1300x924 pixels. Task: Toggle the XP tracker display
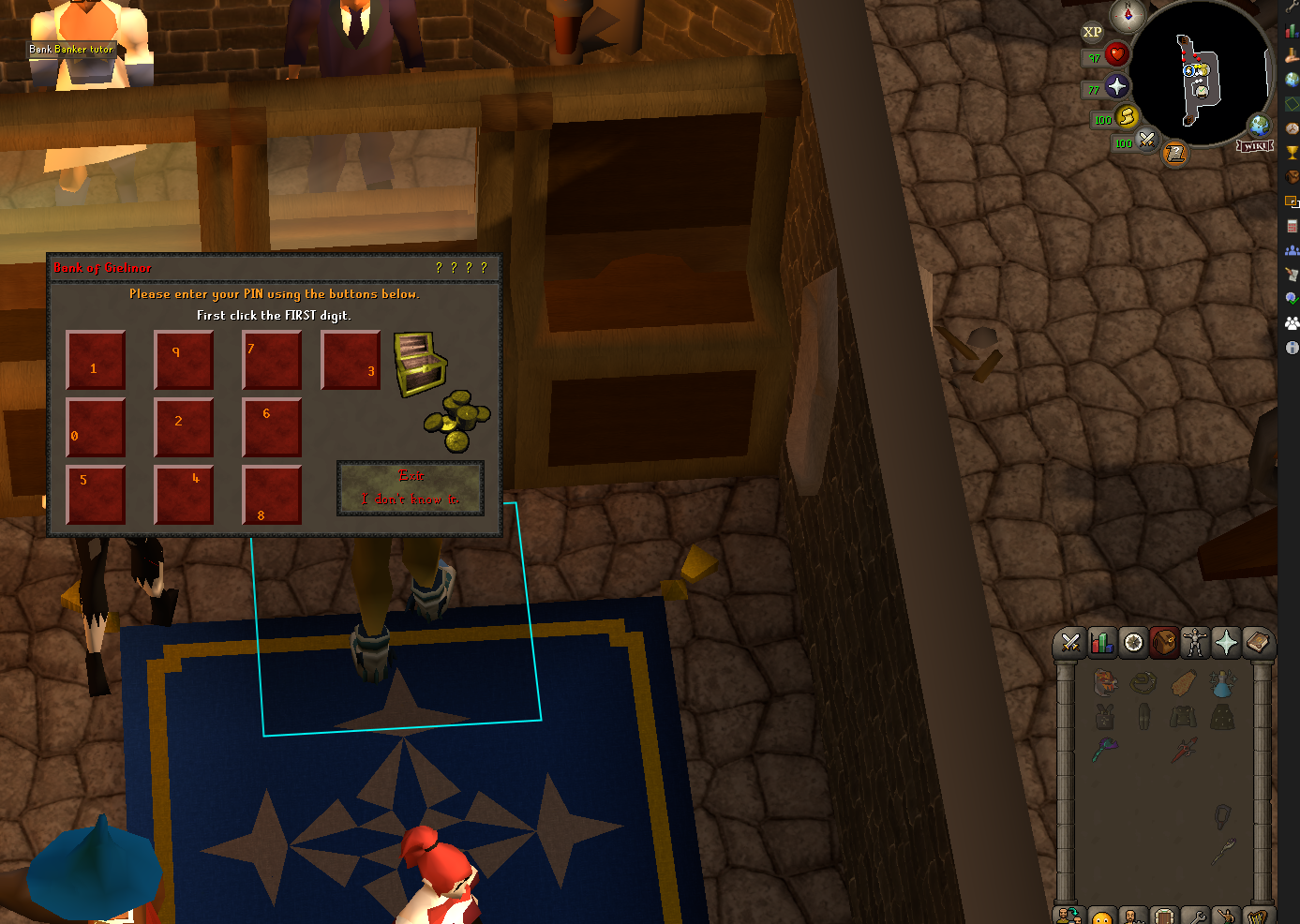click(1092, 32)
